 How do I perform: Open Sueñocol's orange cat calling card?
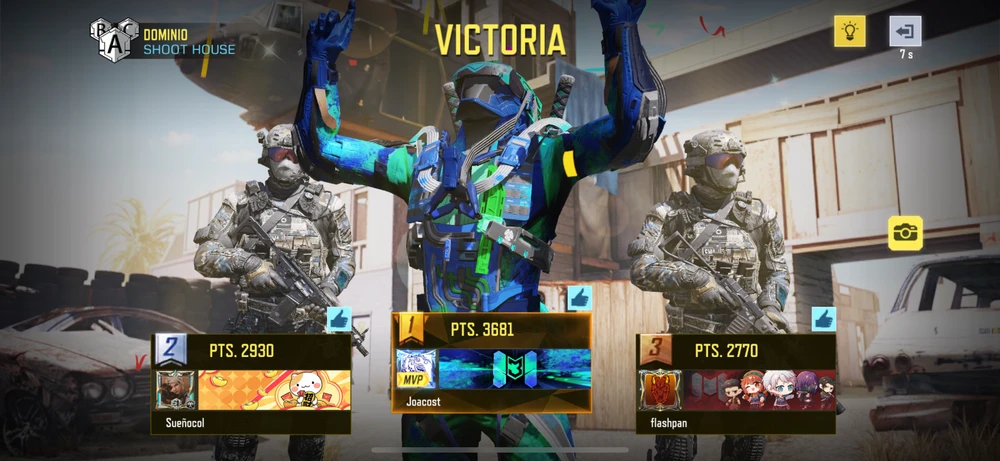274,390
